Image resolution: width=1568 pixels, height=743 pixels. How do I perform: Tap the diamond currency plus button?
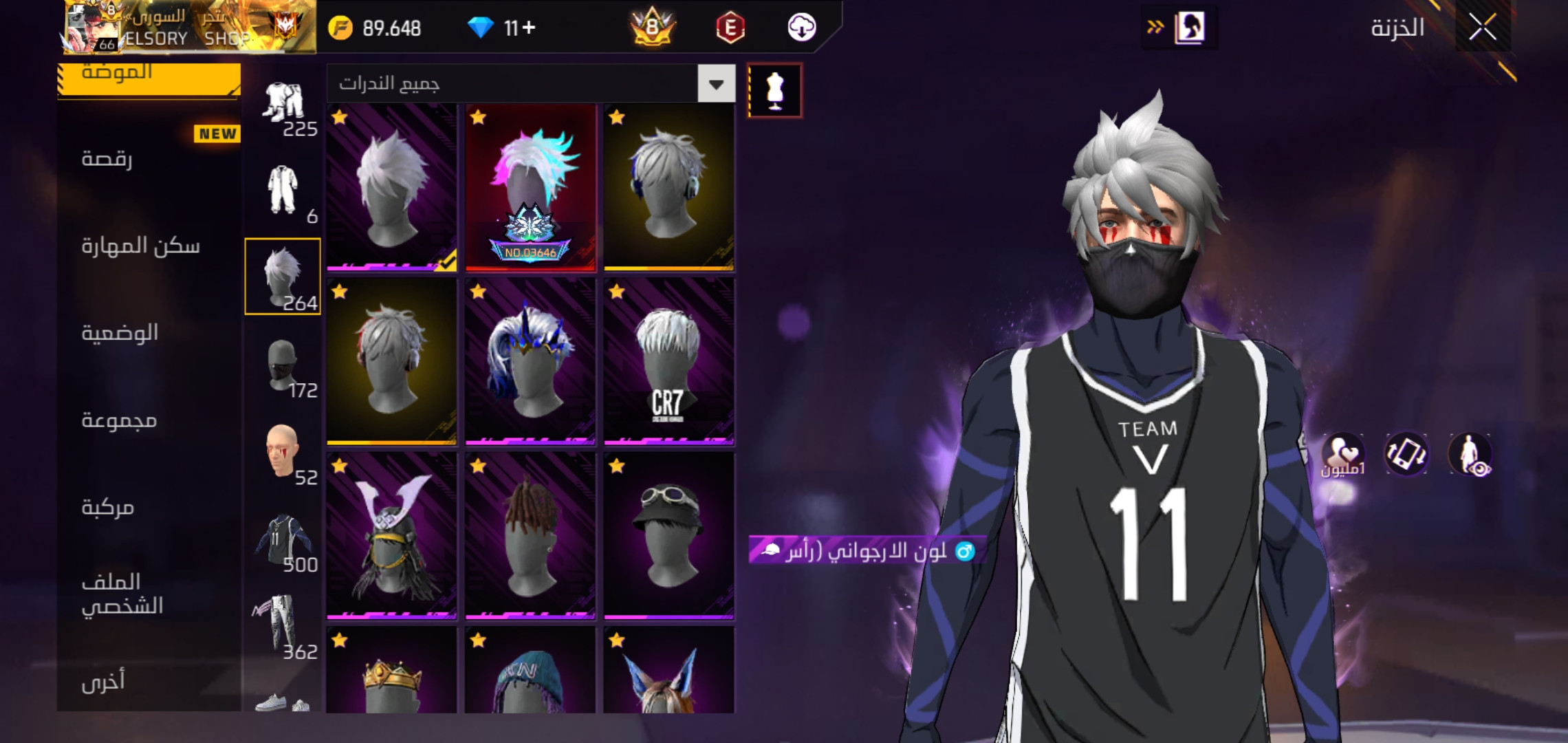[528, 28]
